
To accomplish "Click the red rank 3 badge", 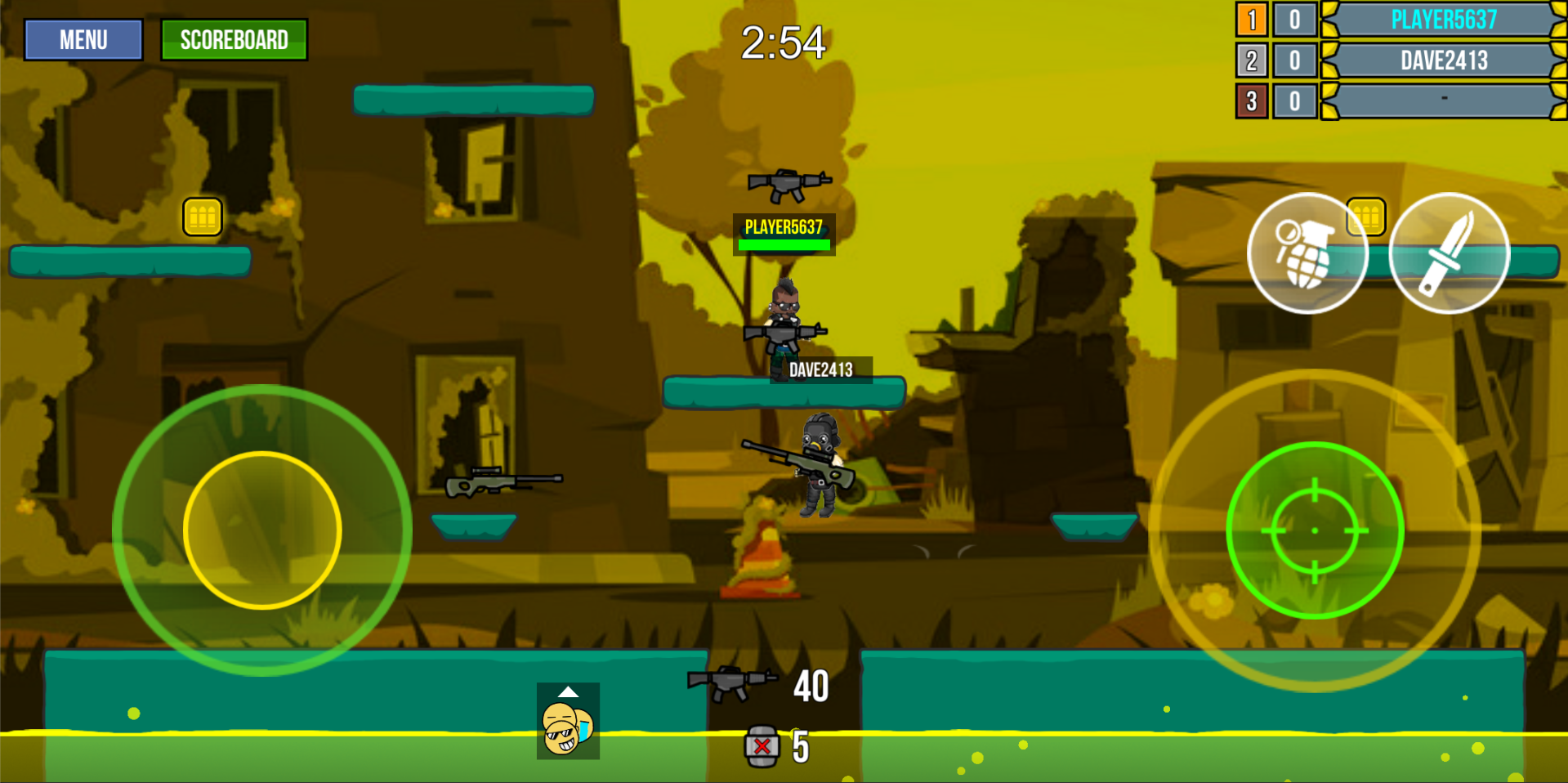I will [x=1250, y=101].
